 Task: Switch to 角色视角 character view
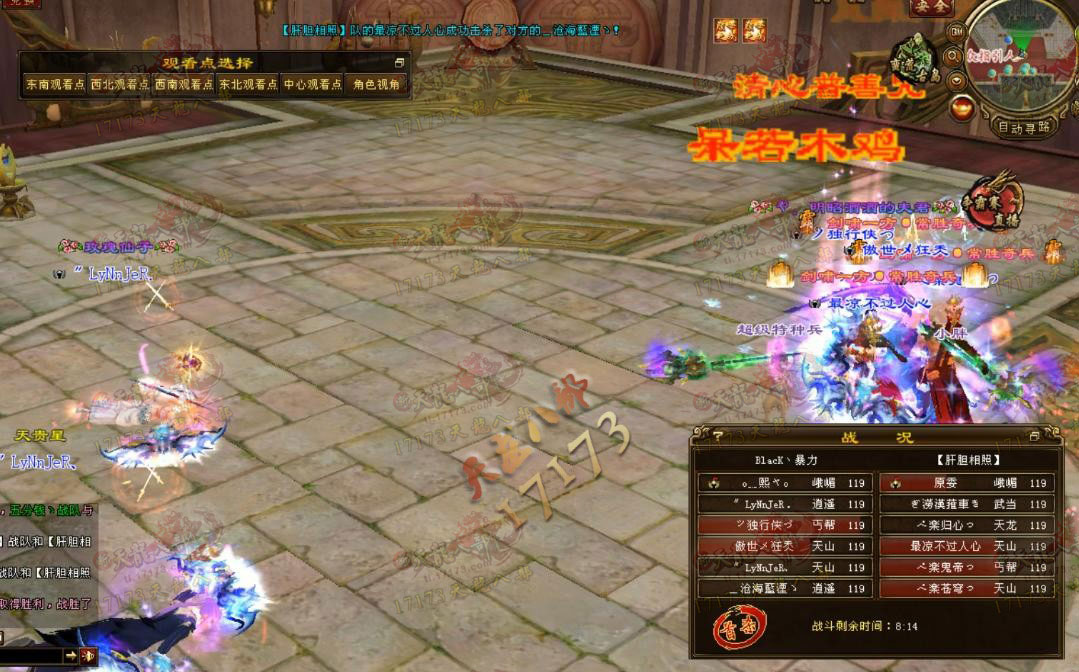tap(377, 85)
